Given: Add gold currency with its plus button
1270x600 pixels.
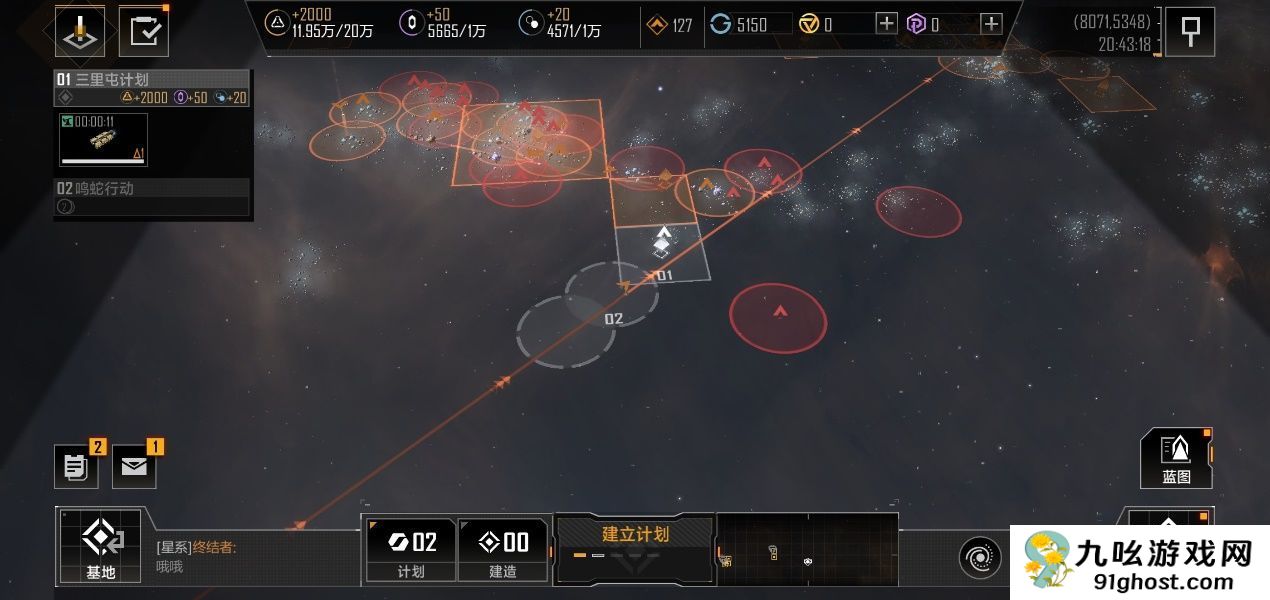Looking at the screenshot, I should coord(886,25).
